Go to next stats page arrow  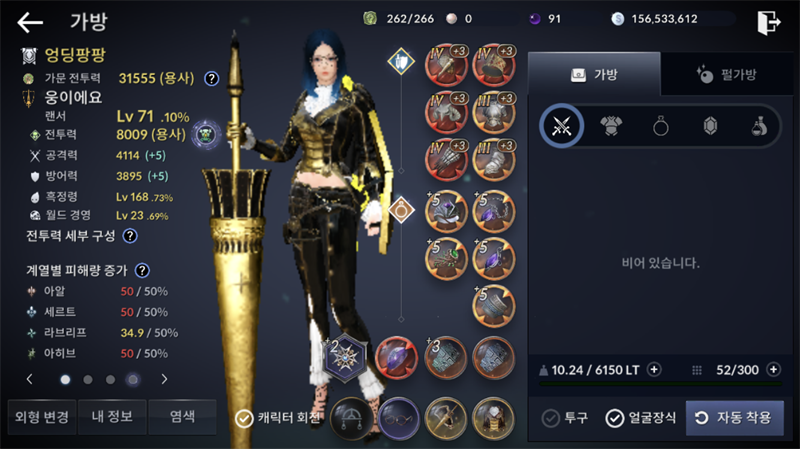pyautogui.click(x=164, y=379)
